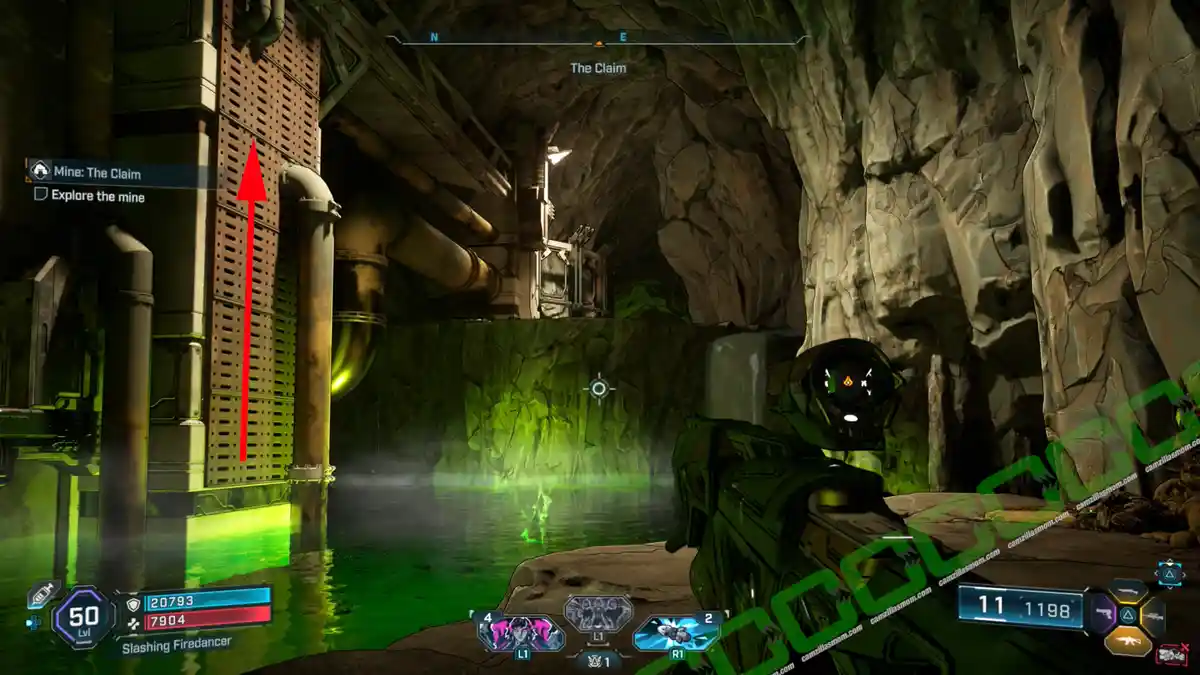Click the red icon in the corner
This screenshot has height=675, width=1200.
point(1171,655)
